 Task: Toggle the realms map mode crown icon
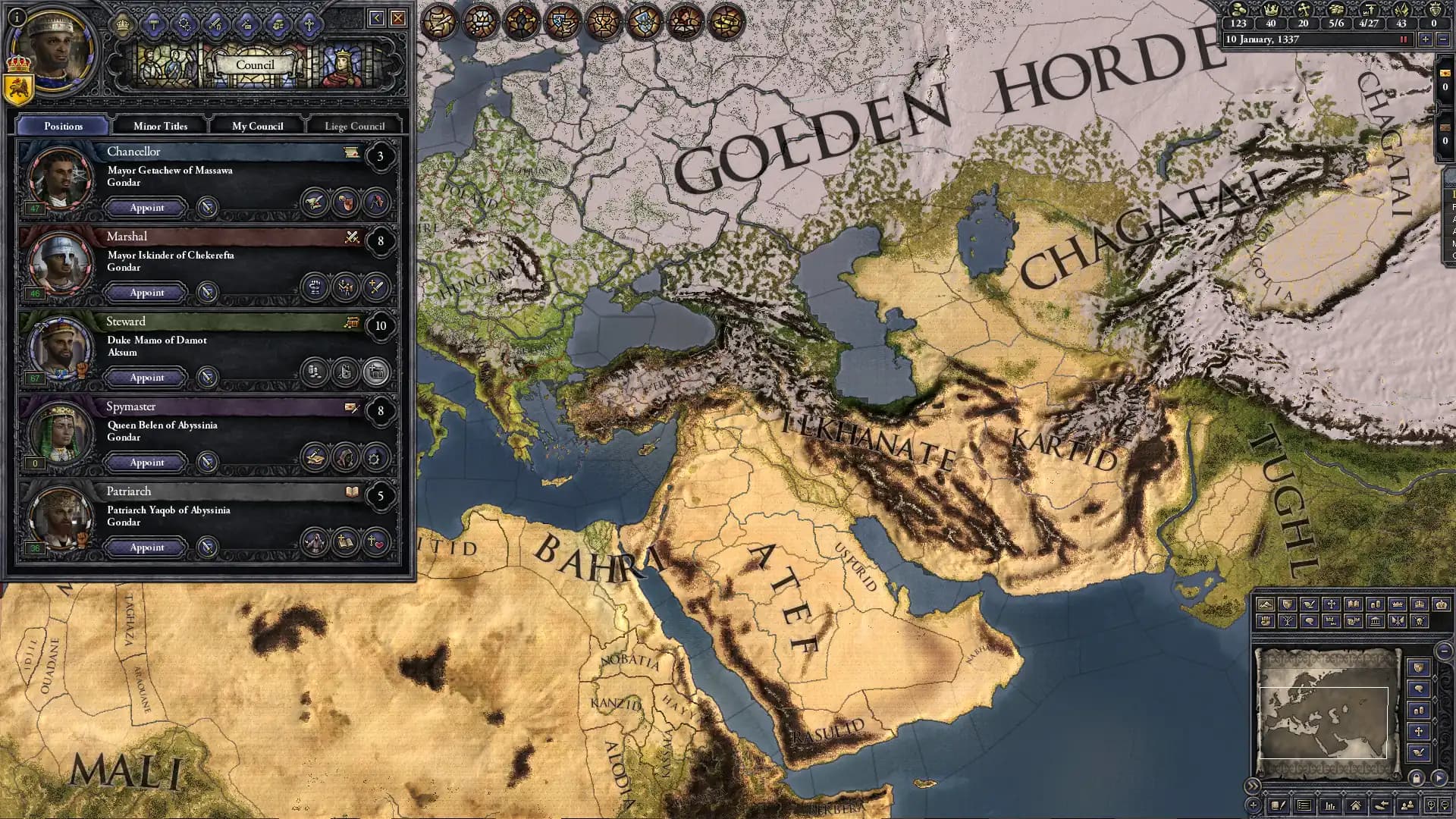tap(1398, 604)
